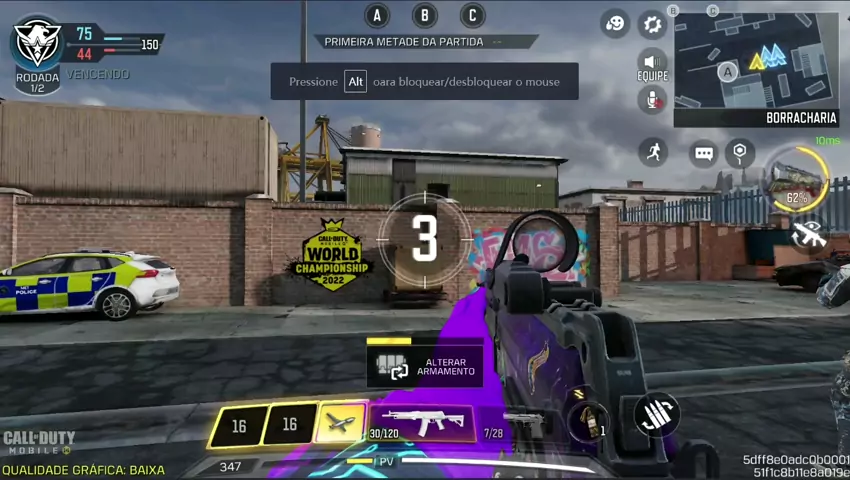Toggle the EQUIPE speaker voice channel
The width and height of the screenshot is (850, 480).
652,62
